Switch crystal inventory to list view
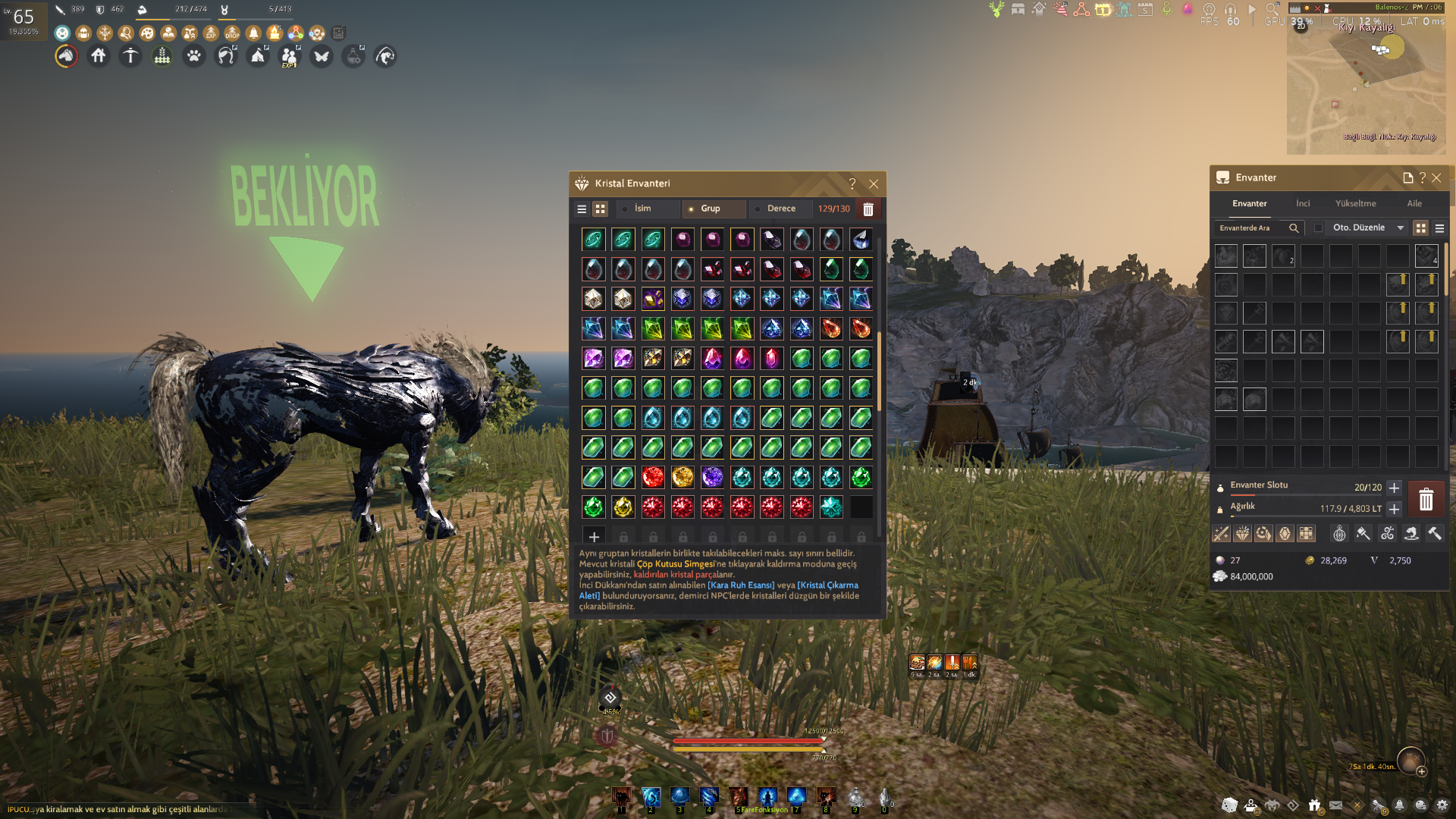This screenshot has width=1456, height=819. click(582, 209)
